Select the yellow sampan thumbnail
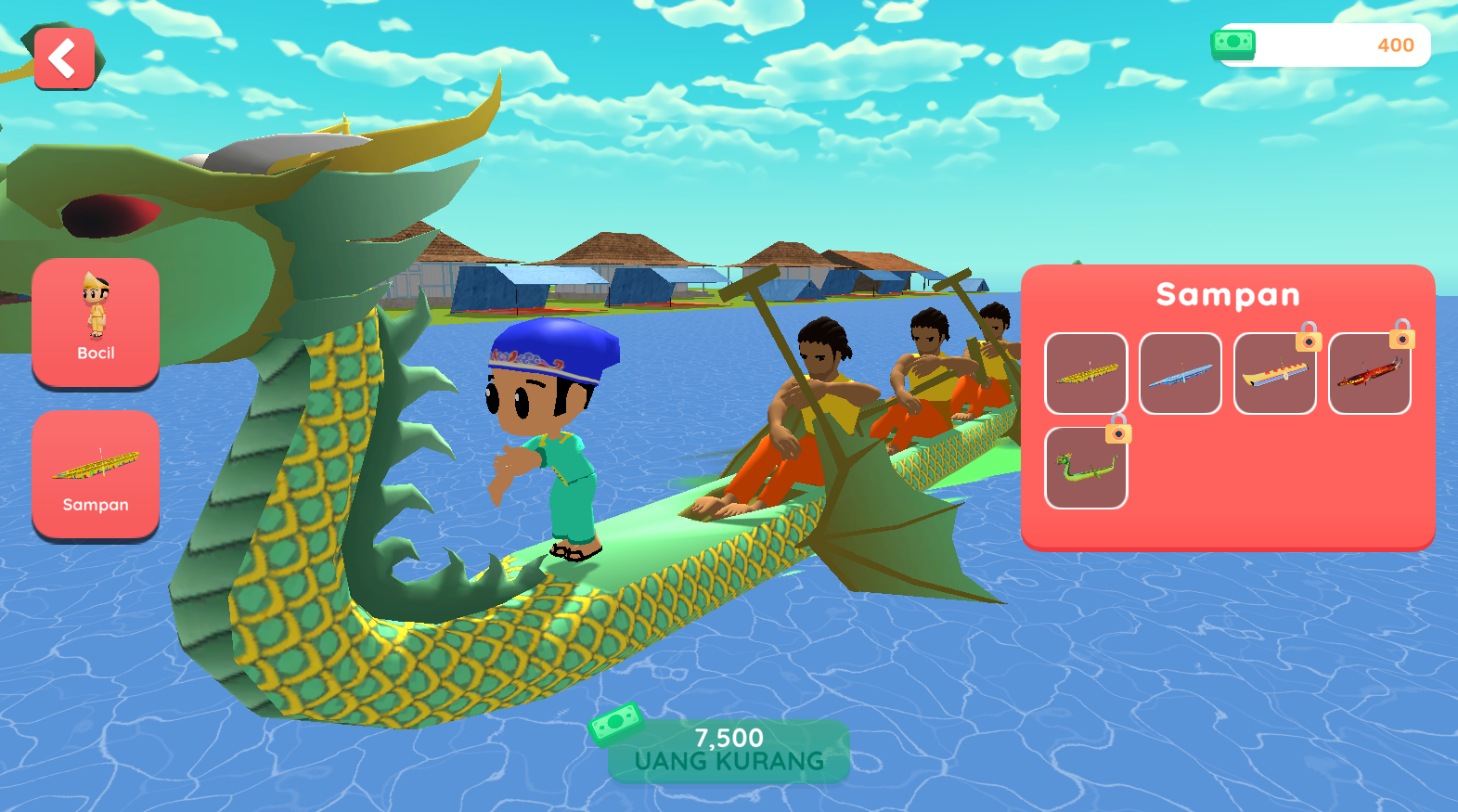 click(x=1086, y=374)
